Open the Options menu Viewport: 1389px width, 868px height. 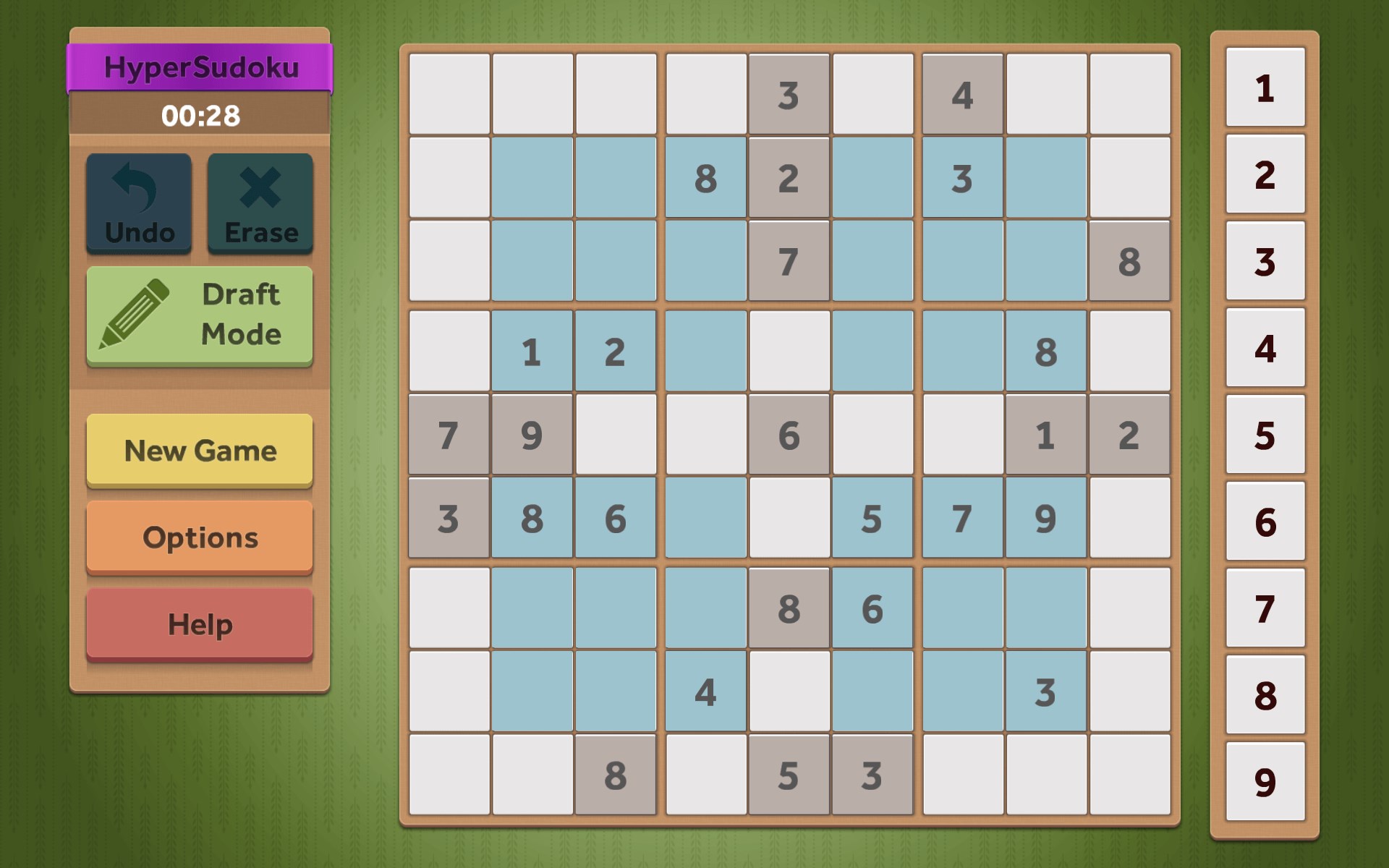pyautogui.click(x=200, y=537)
